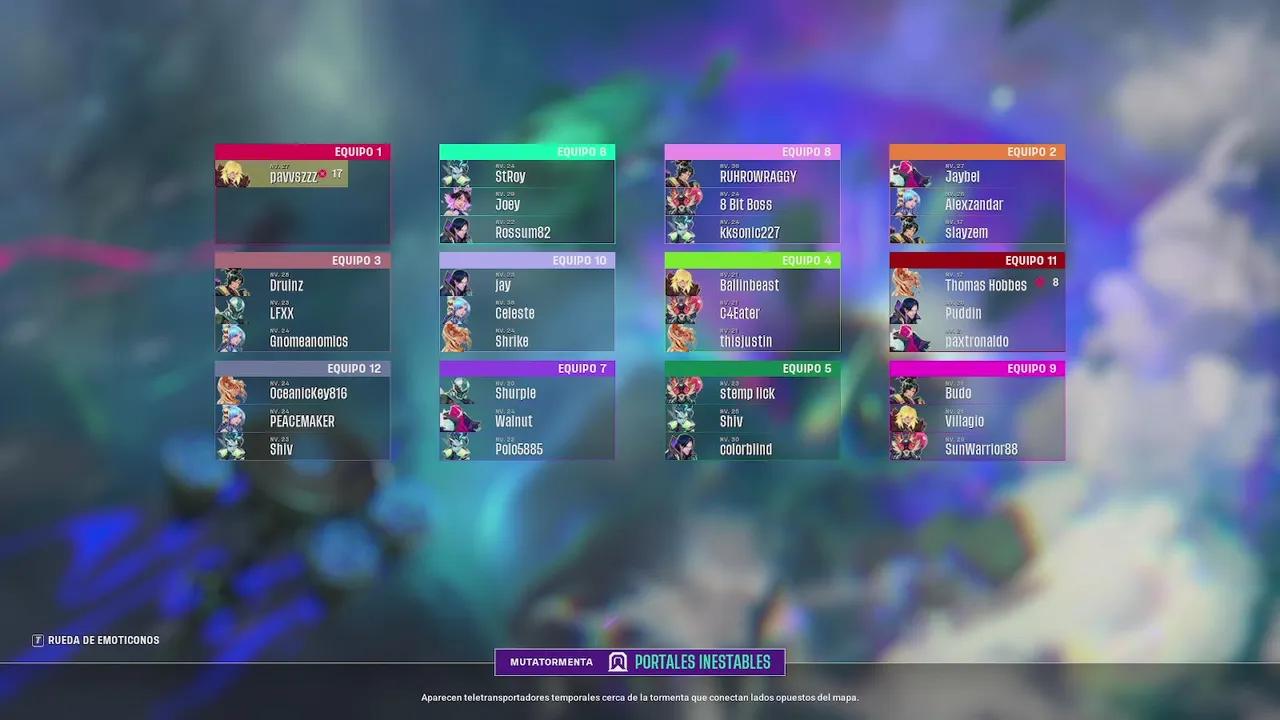
Task: Click on StRoy's player row
Action: tap(527, 176)
